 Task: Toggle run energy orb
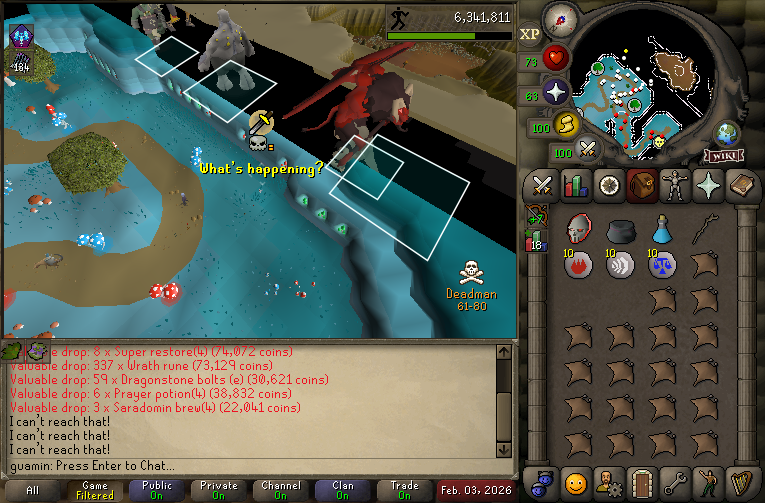click(567, 124)
